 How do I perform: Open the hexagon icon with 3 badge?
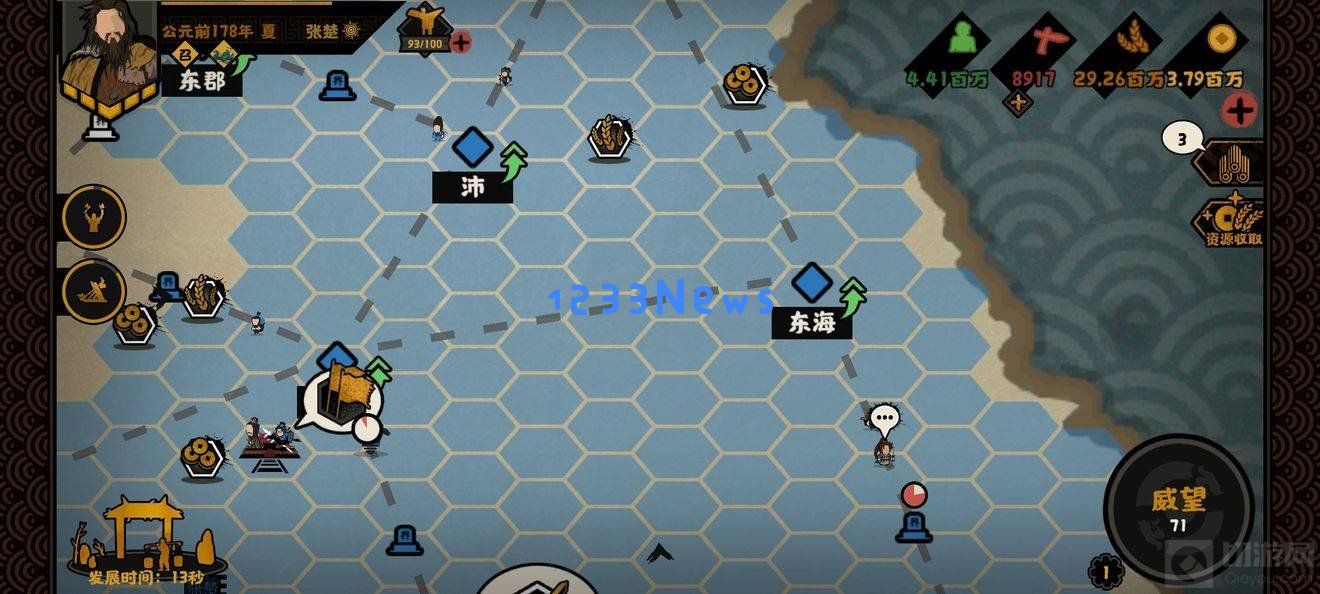pyautogui.click(x=1230, y=162)
